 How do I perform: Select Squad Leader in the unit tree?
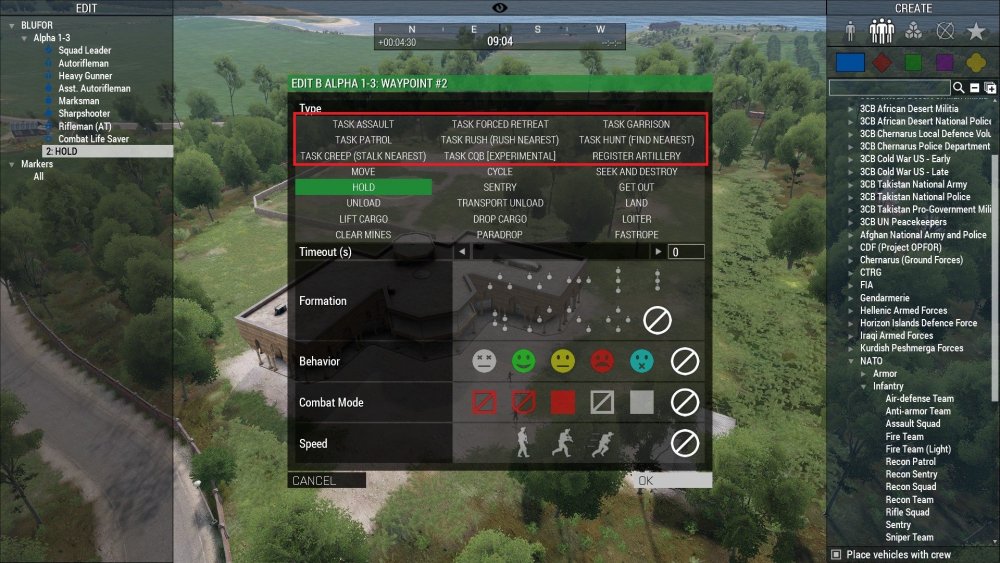coord(84,50)
